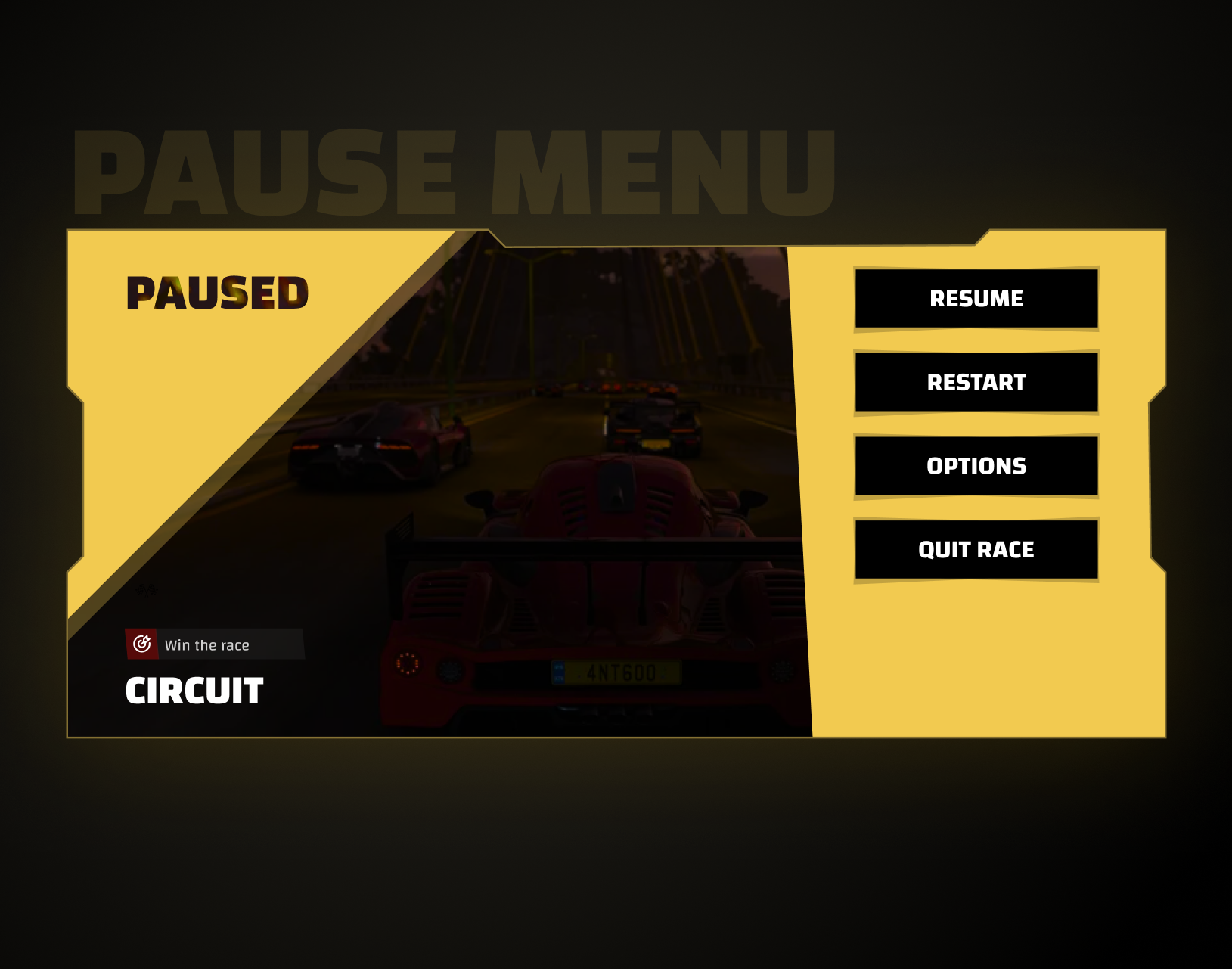Select QUIT RACE
Viewport: 1232px width, 969px height.
[976, 550]
